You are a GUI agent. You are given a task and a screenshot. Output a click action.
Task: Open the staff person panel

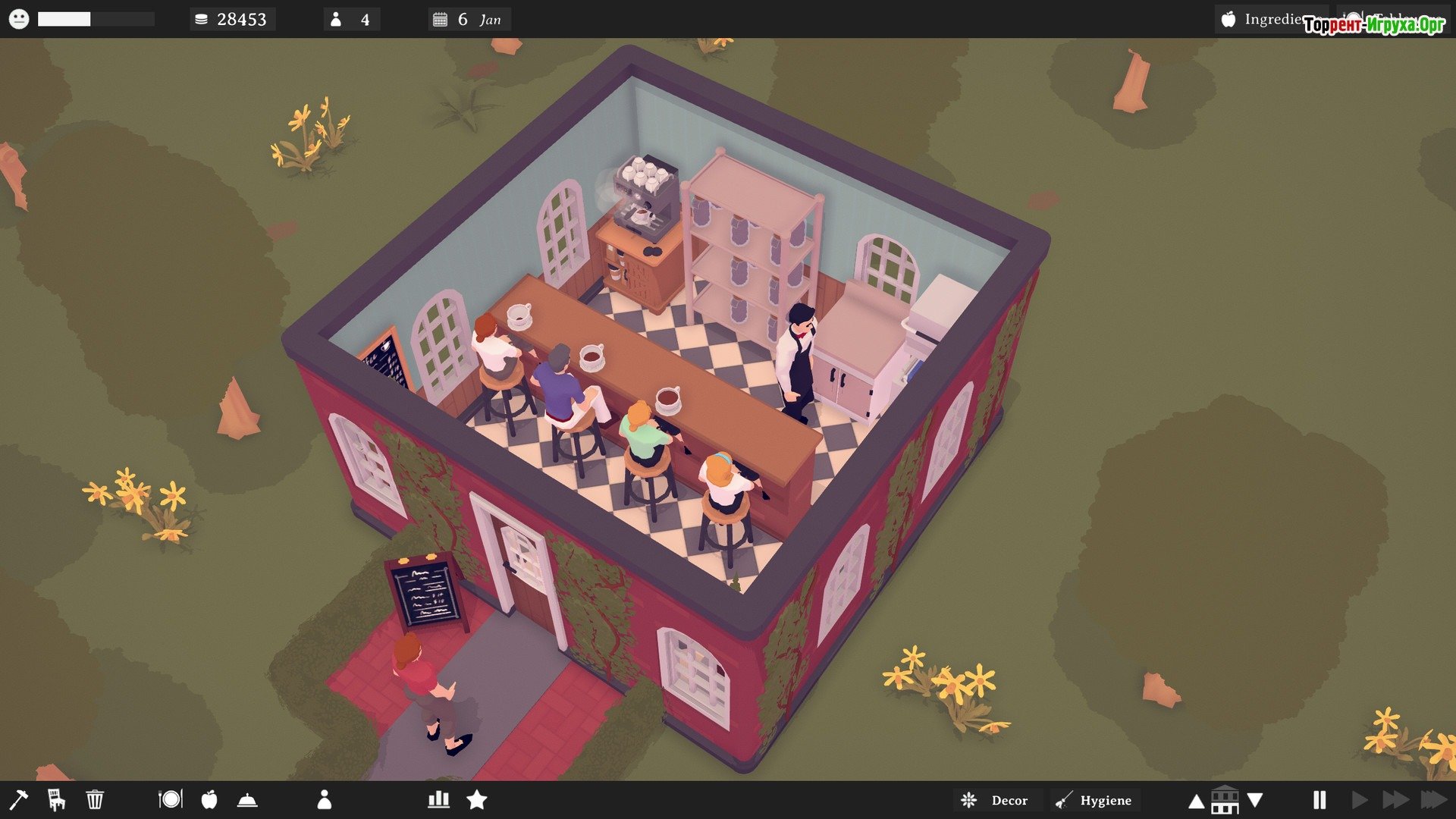pos(325,799)
